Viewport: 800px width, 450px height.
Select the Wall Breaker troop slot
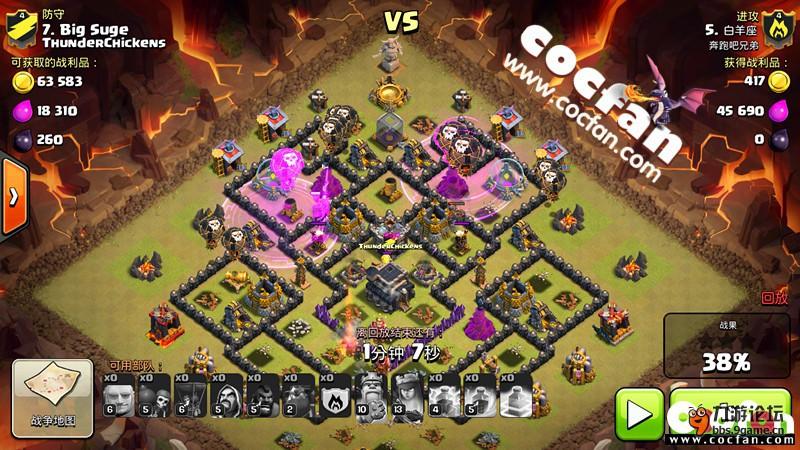coord(156,398)
